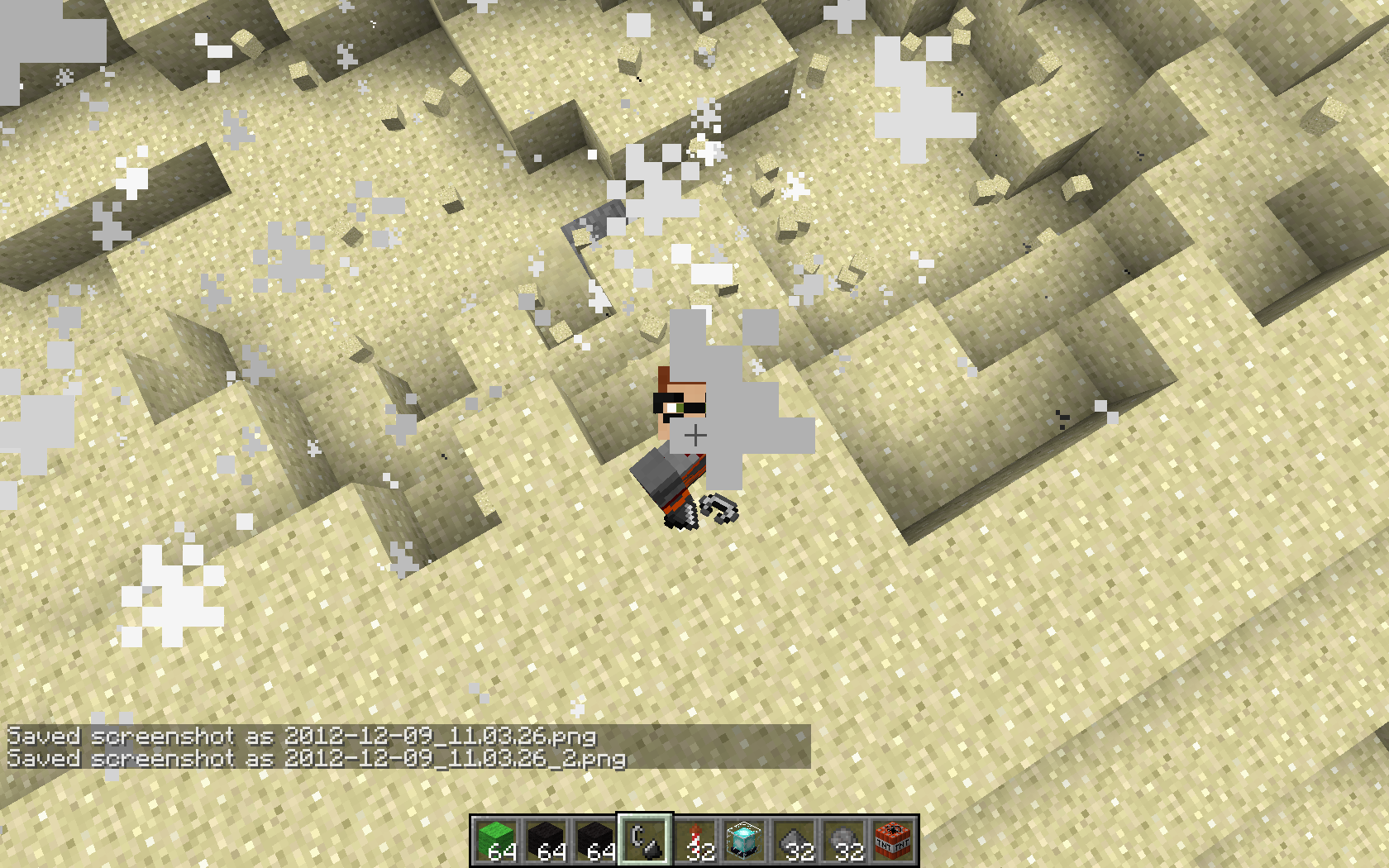Select the red-and-white firework rocket stack
This screenshot has width=1389, height=868.
click(x=695, y=841)
